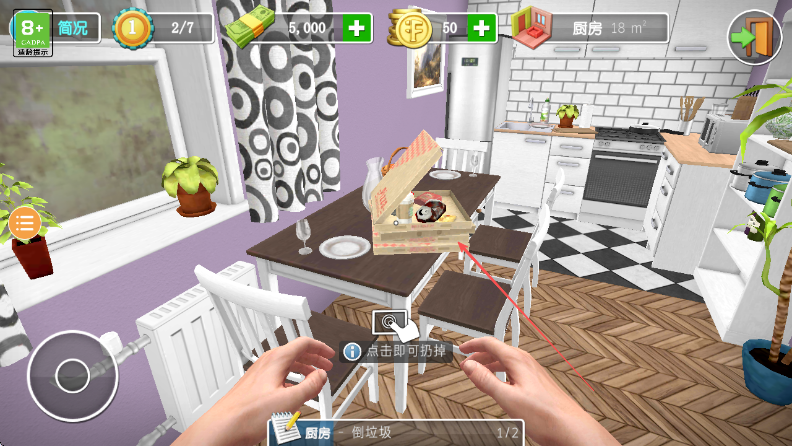This screenshot has height=446, width=792.
Task: Add more cash with the green plus
Action: tap(357, 28)
